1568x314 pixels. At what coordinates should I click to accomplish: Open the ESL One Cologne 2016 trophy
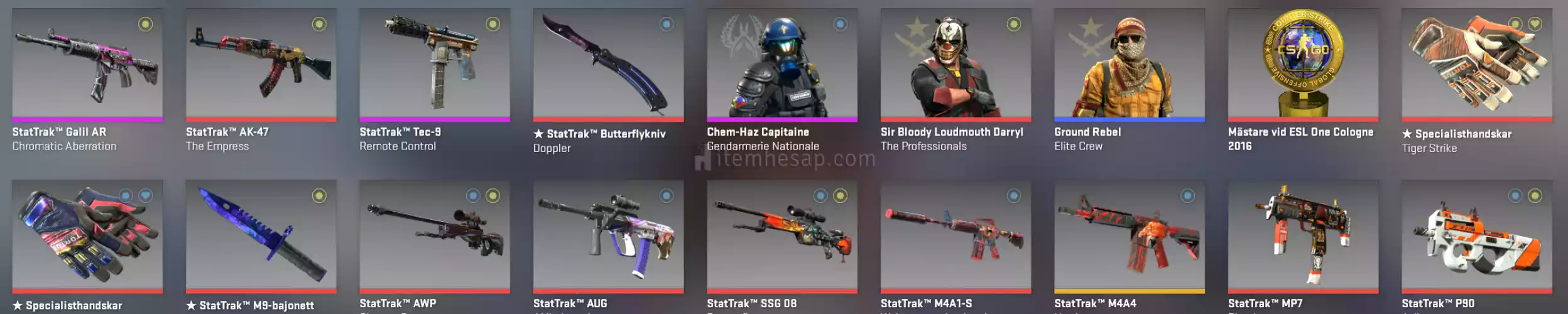(x=1303, y=65)
